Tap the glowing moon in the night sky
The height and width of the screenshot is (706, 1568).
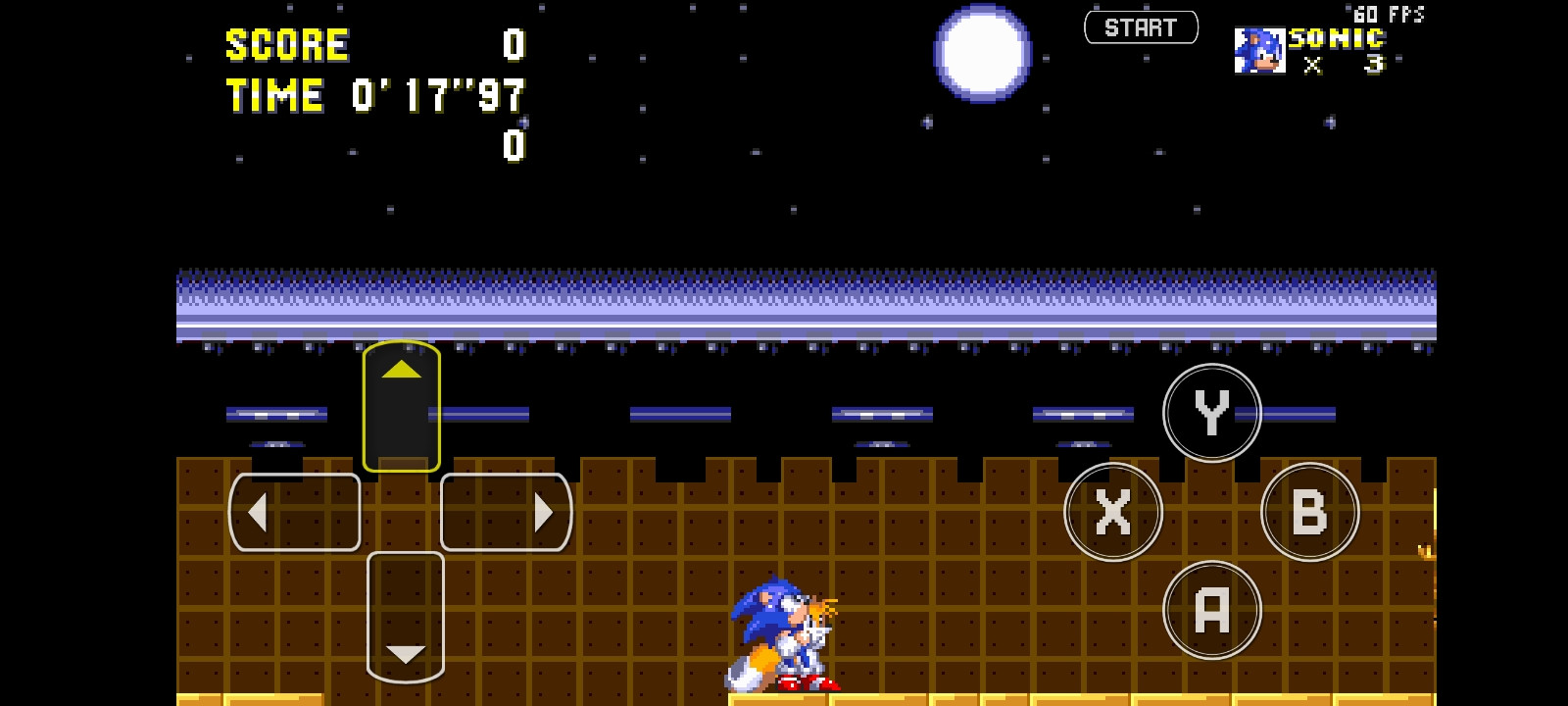[981, 54]
